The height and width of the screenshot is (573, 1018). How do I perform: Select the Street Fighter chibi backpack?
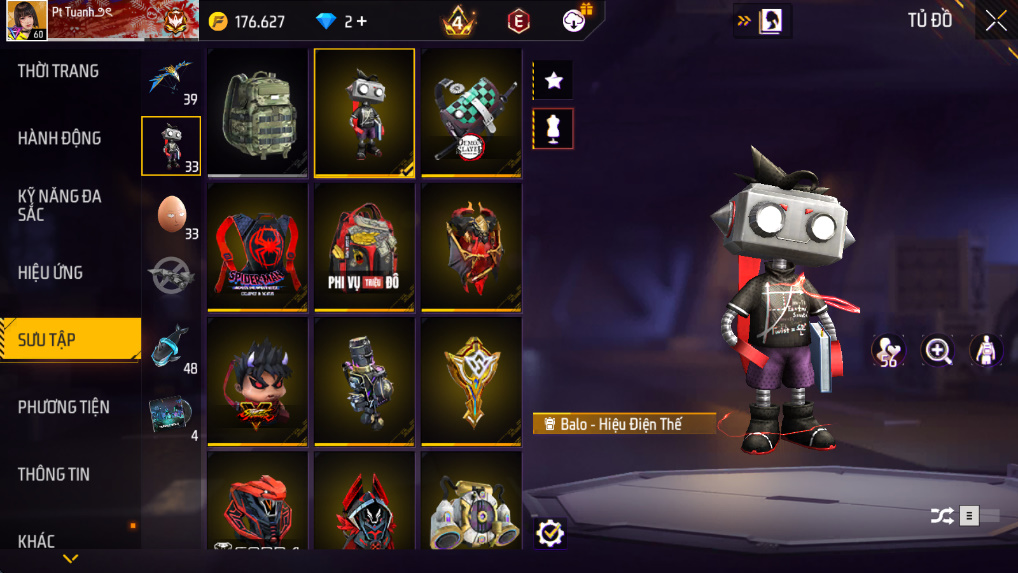258,380
